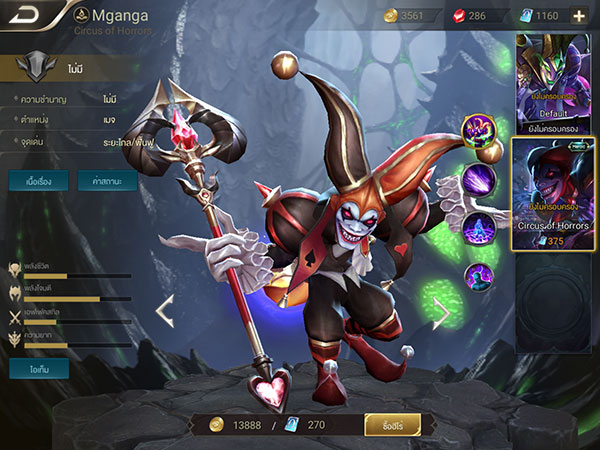Go back using the top-left arrow

point(28,15)
